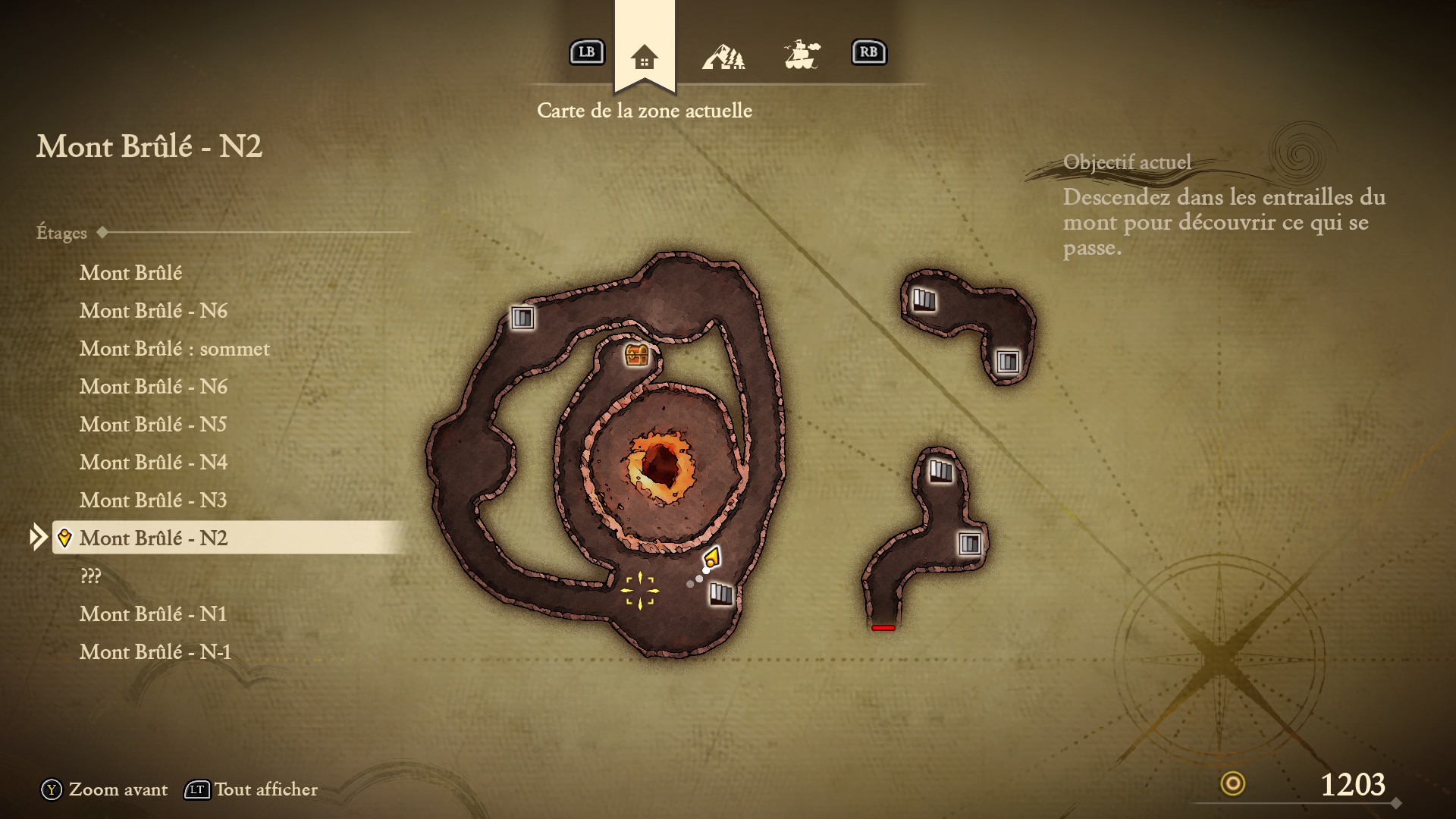The height and width of the screenshot is (819, 1456).
Task: Open the Mont Brûlé - N-1 floor
Action: (x=155, y=652)
